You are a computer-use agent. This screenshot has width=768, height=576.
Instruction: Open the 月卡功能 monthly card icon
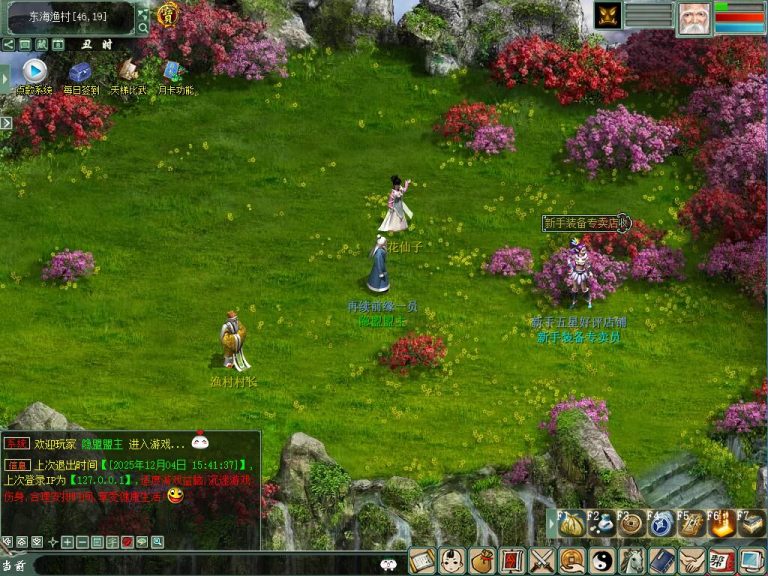pyautogui.click(x=172, y=71)
